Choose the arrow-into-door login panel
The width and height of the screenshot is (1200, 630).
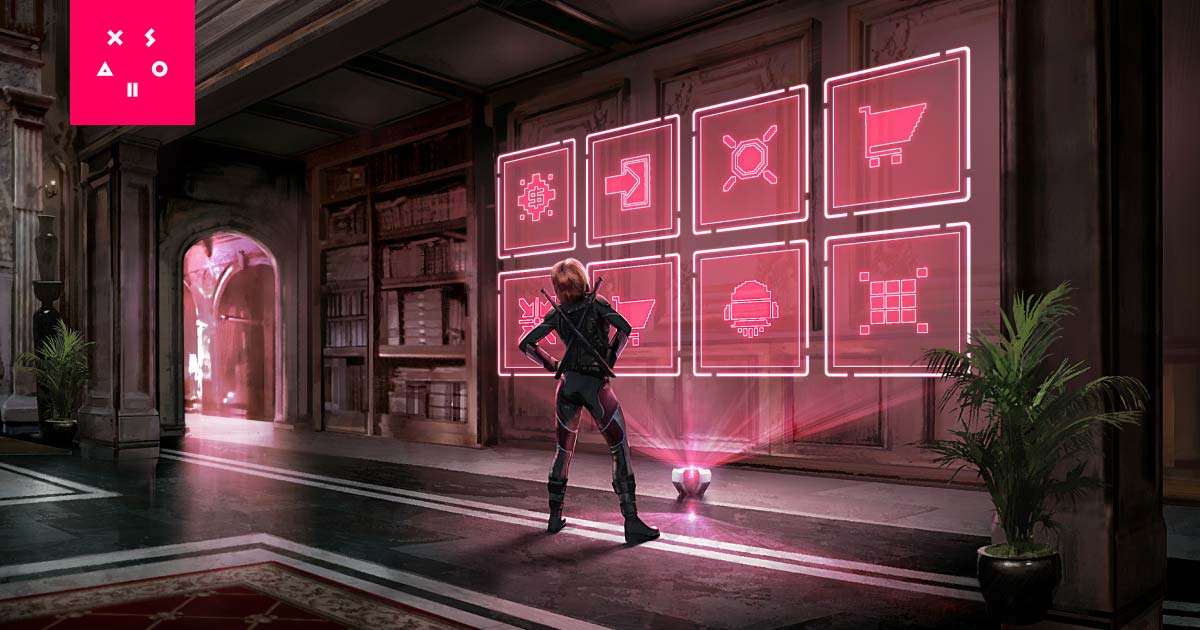pyautogui.click(x=632, y=181)
